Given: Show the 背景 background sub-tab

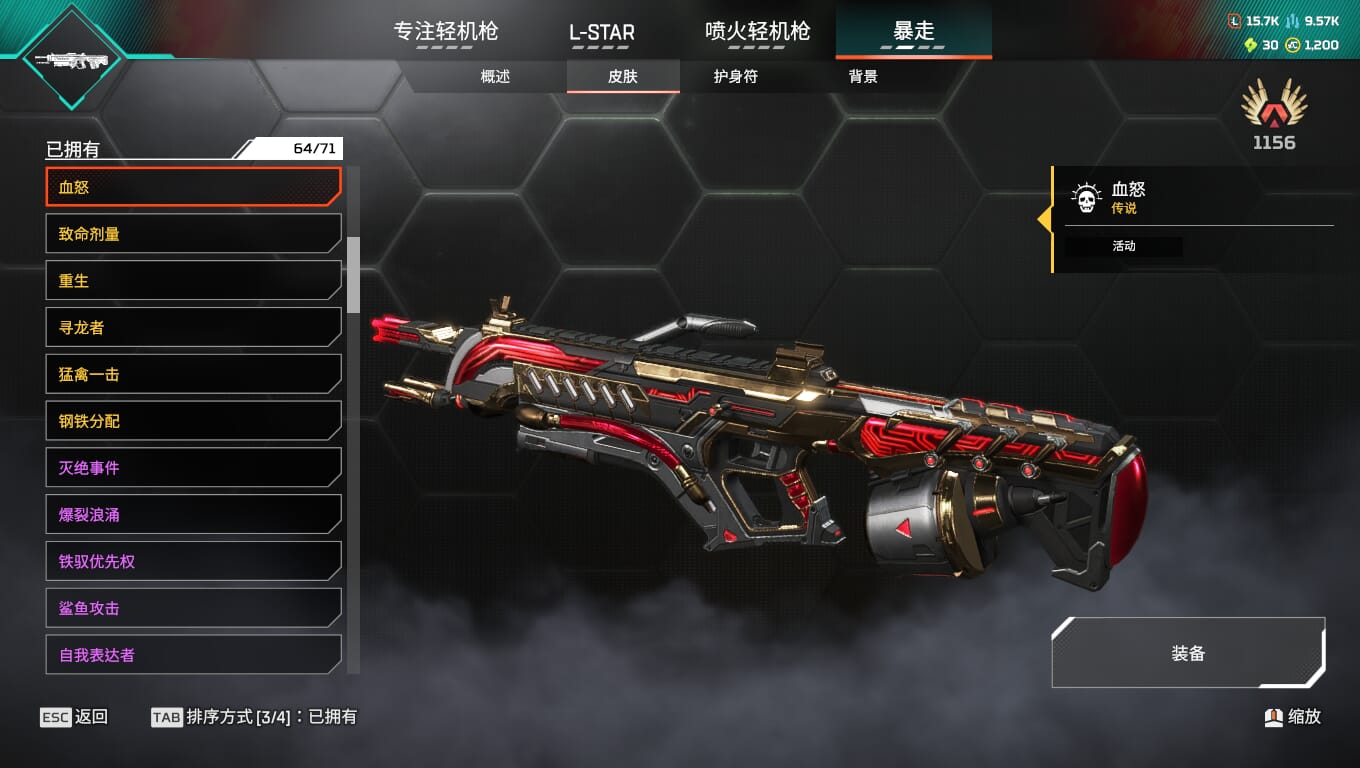Looking at the screenshot, I should [x=863, y=77].
